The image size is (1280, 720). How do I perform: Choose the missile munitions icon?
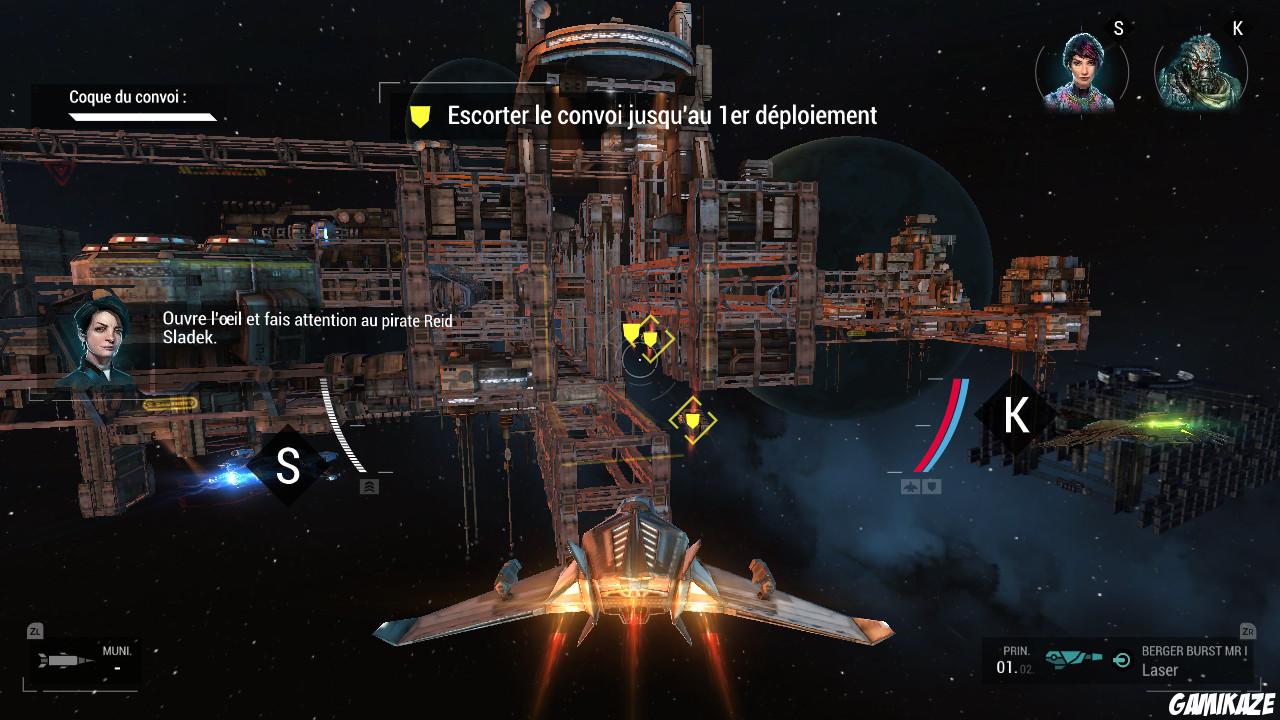64,662
